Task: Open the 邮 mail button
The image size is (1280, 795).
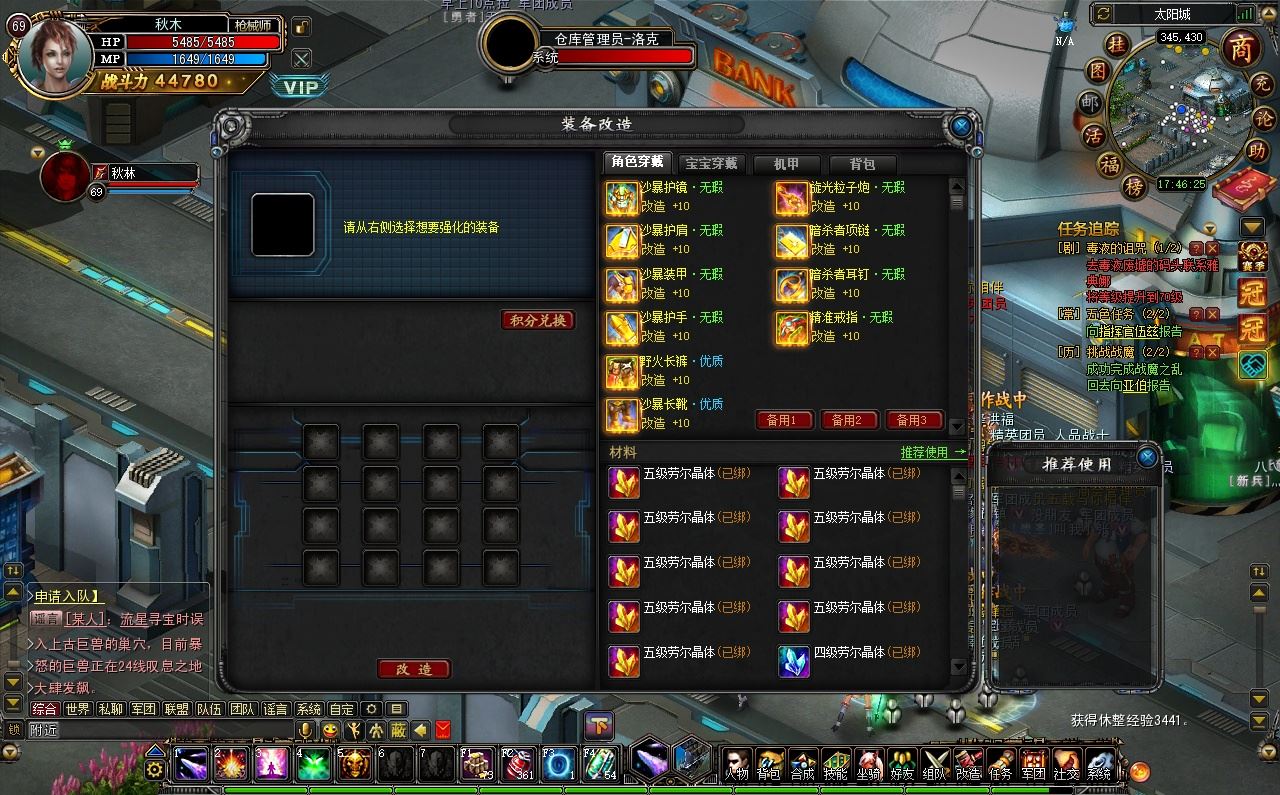Action: coord(1090,103)
